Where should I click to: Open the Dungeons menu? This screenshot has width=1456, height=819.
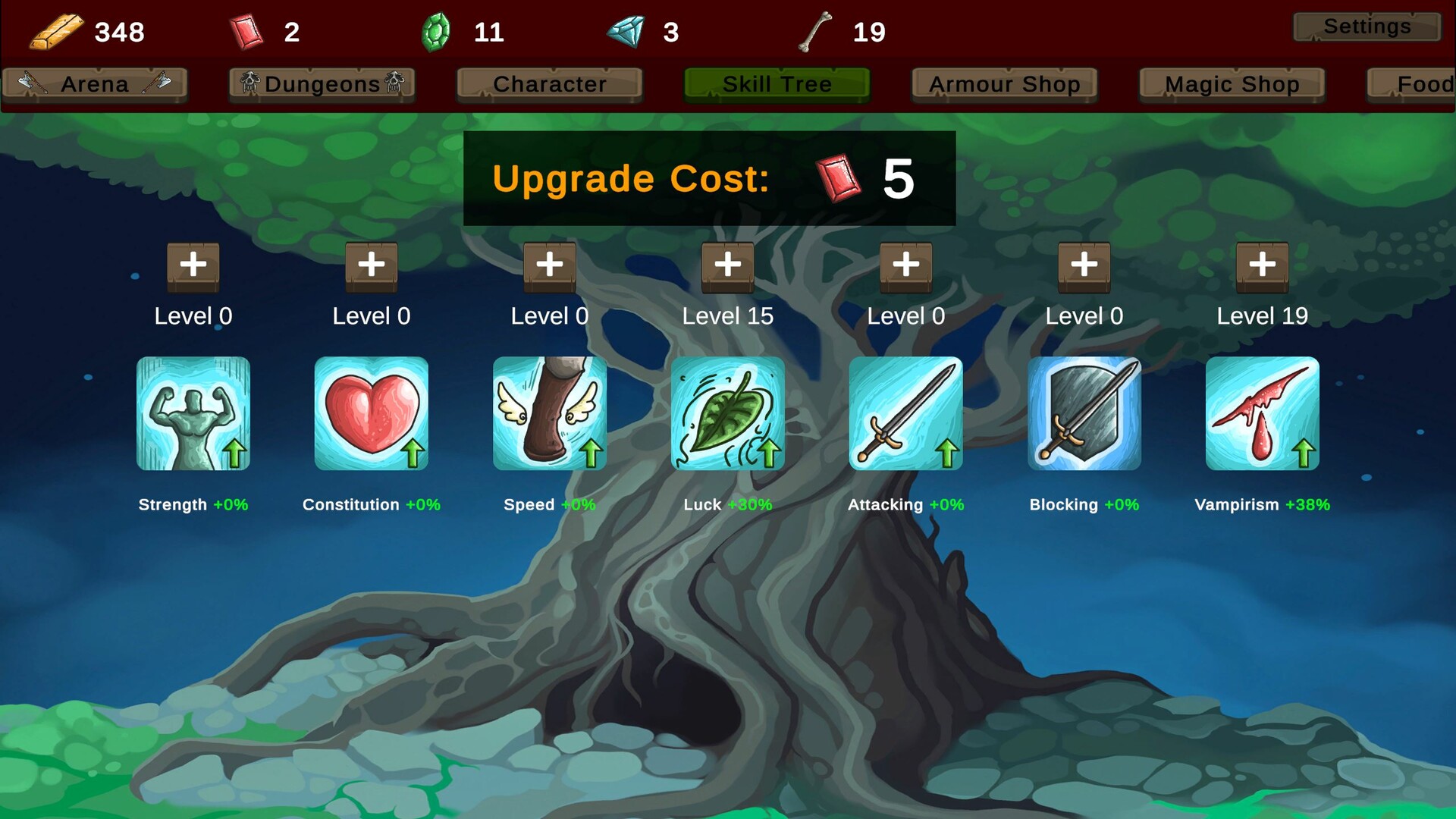pos(322,84)
